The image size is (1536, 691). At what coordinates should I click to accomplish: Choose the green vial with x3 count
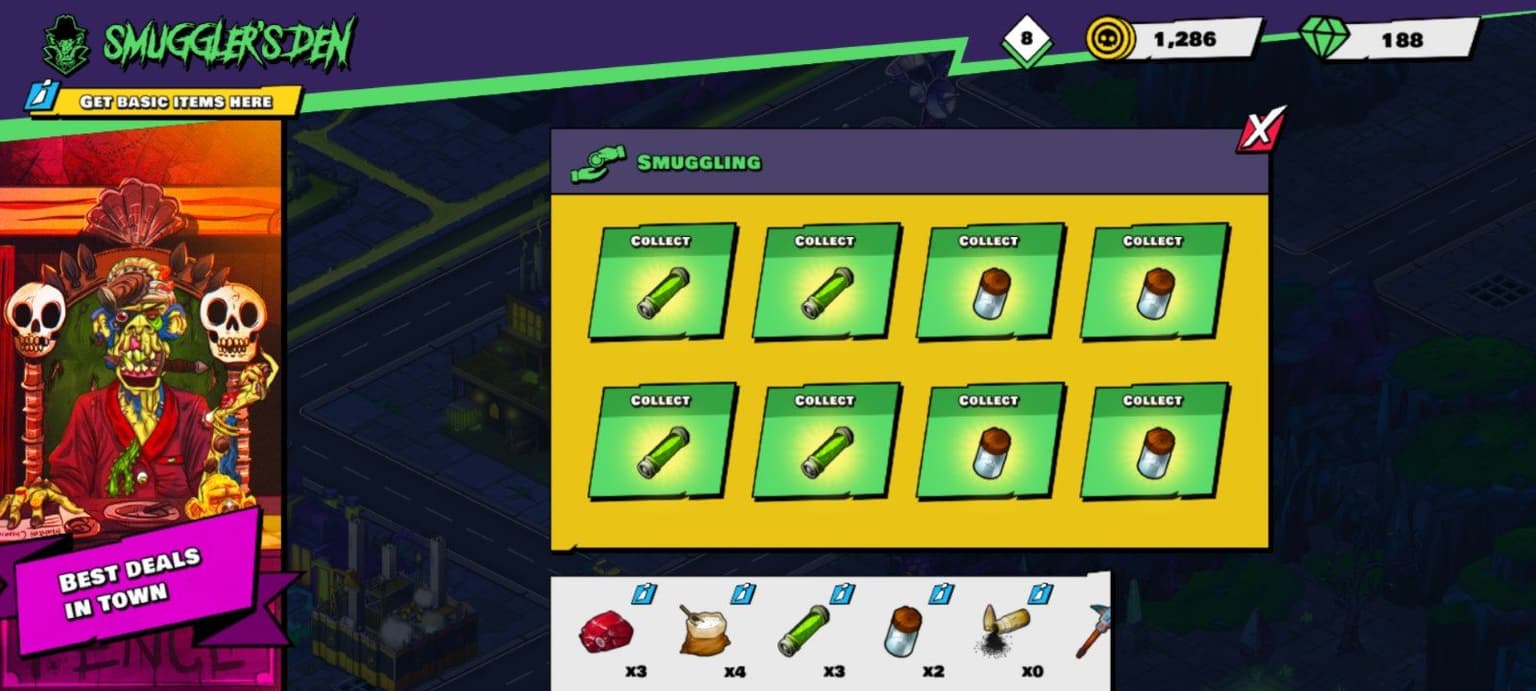803,631
